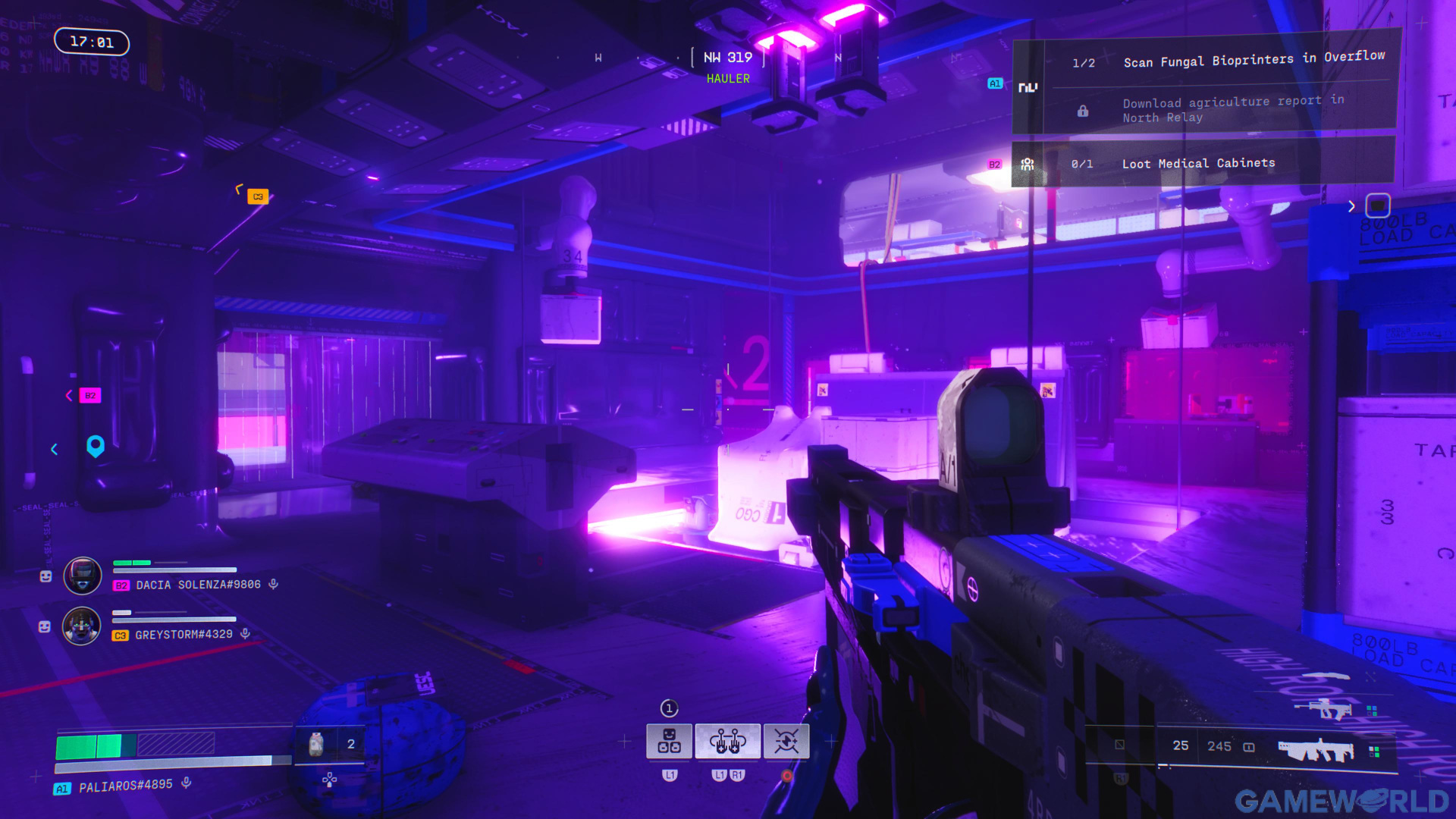Click the blue location ping marker
This screenshot has height=819, width=1456.
pos(95,446)
